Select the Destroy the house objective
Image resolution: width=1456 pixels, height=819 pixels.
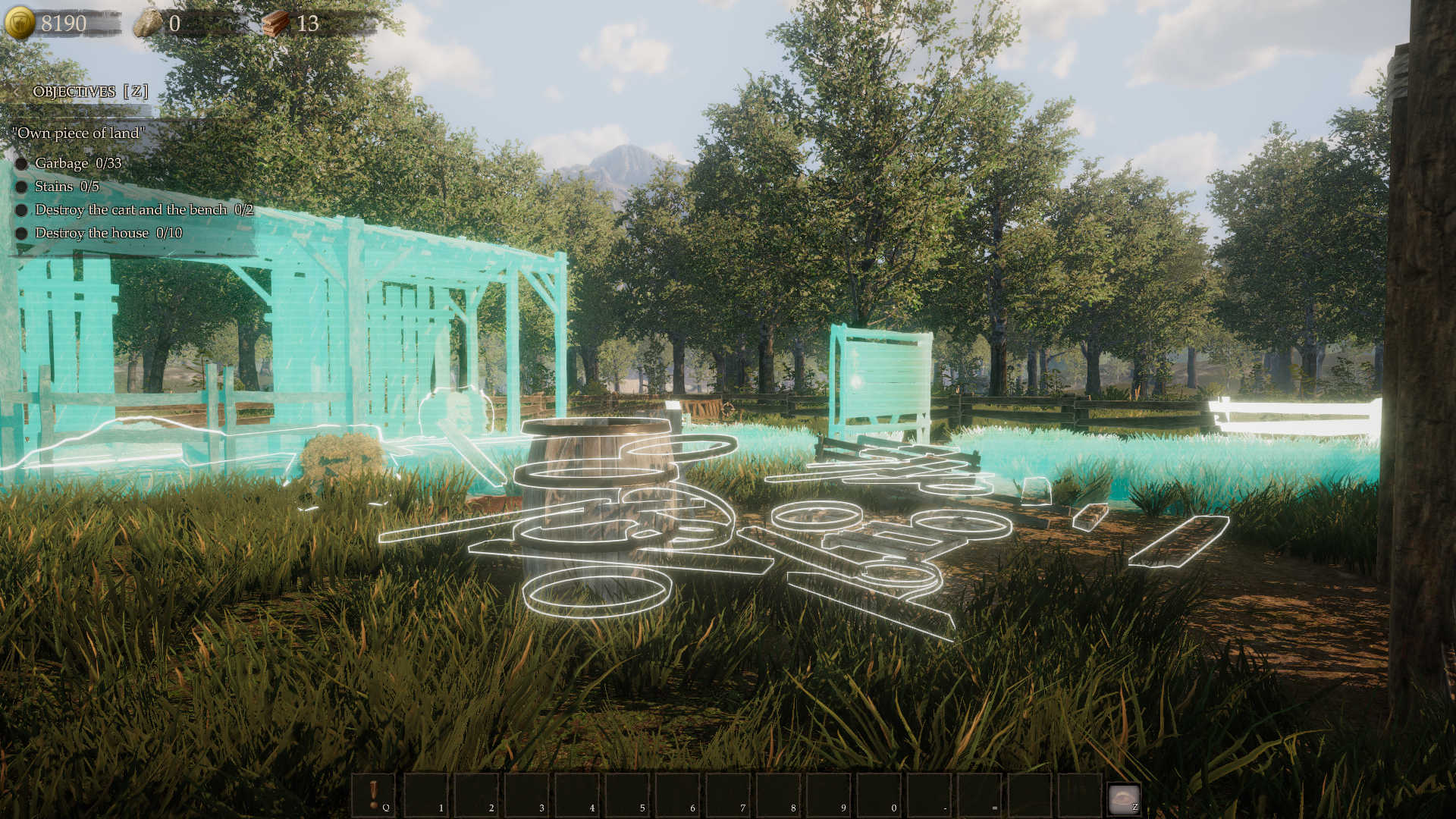[x=108, y=233]
